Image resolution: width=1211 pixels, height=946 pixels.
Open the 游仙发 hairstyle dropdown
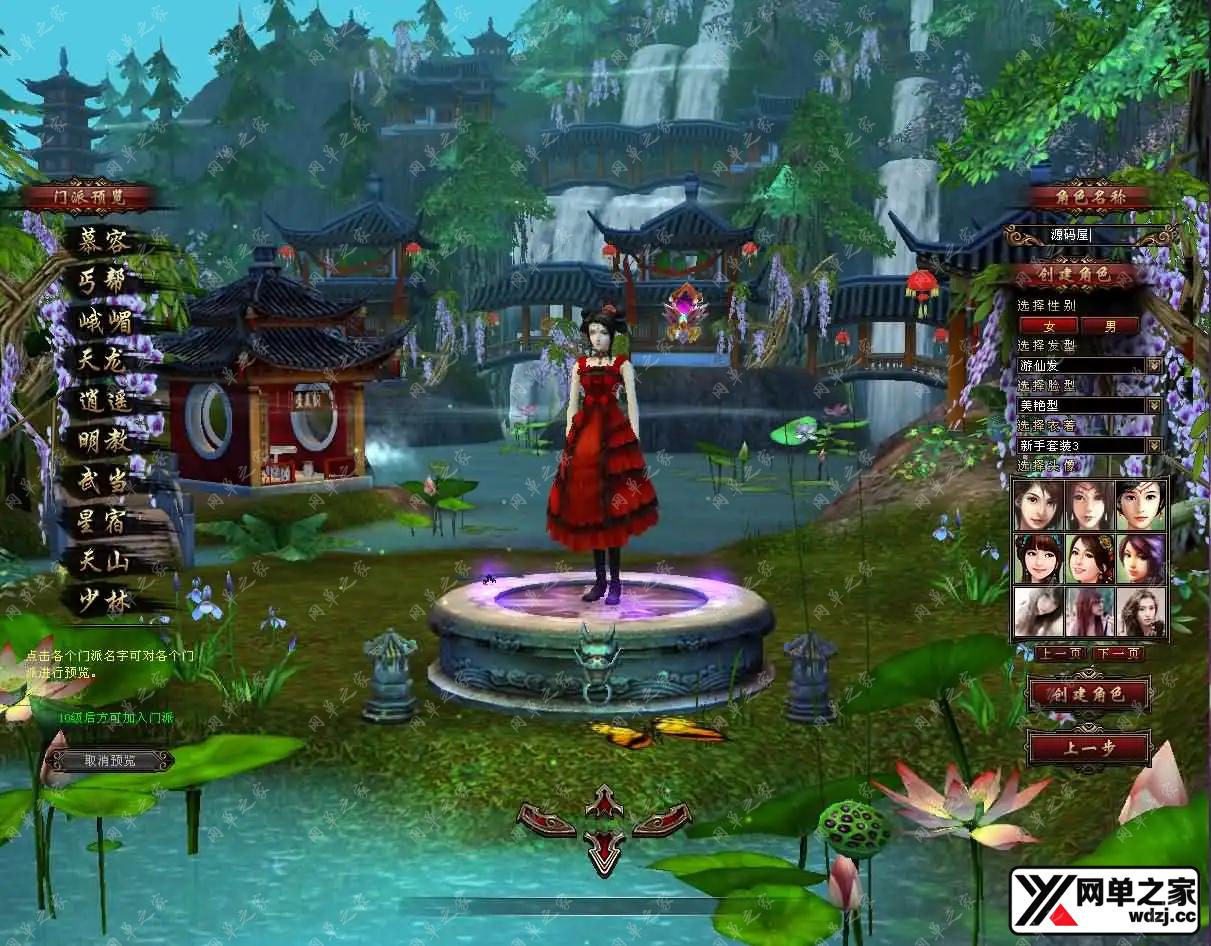(x=1154, y=366)
